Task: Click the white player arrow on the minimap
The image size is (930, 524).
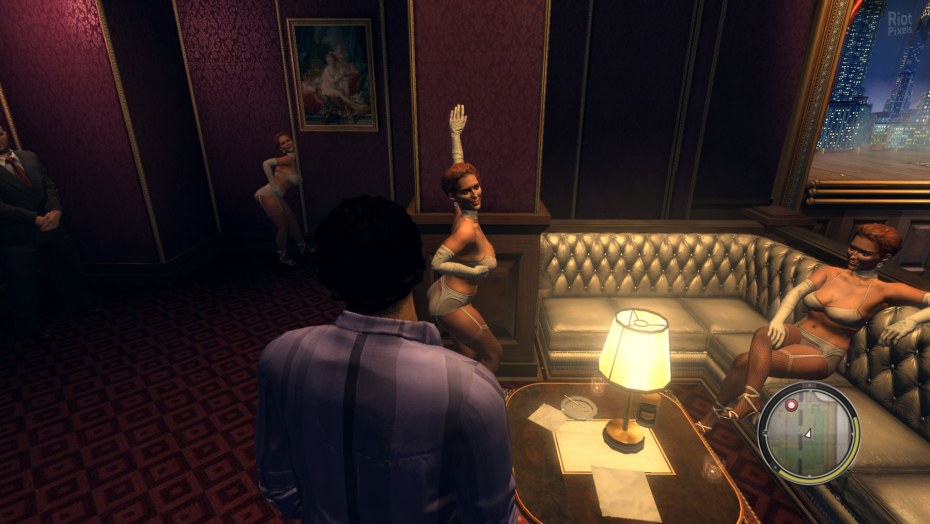Action: pos(807,434)
